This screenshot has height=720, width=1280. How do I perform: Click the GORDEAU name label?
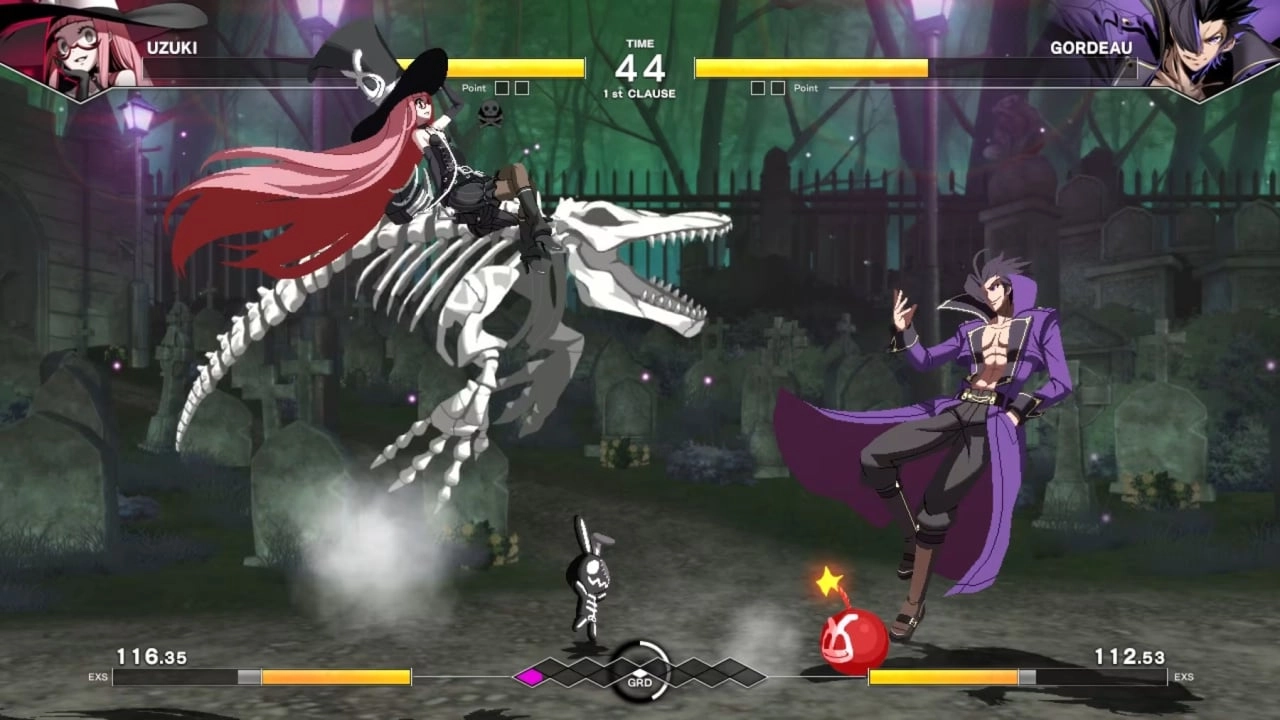click(1092, 47)
